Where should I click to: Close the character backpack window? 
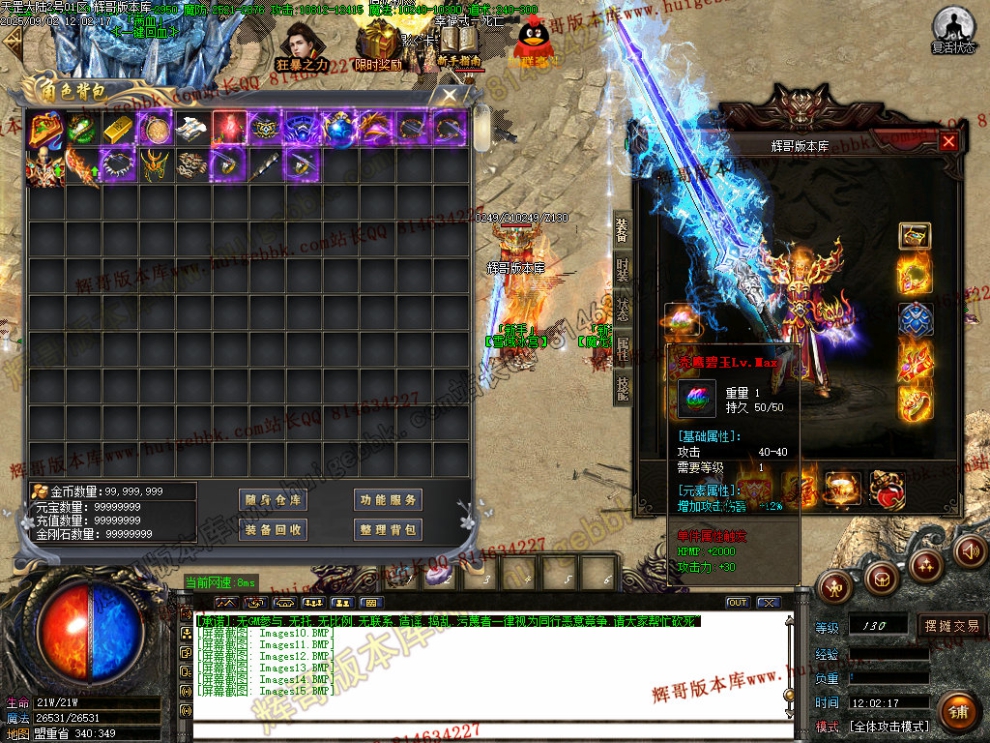point(450,96)
